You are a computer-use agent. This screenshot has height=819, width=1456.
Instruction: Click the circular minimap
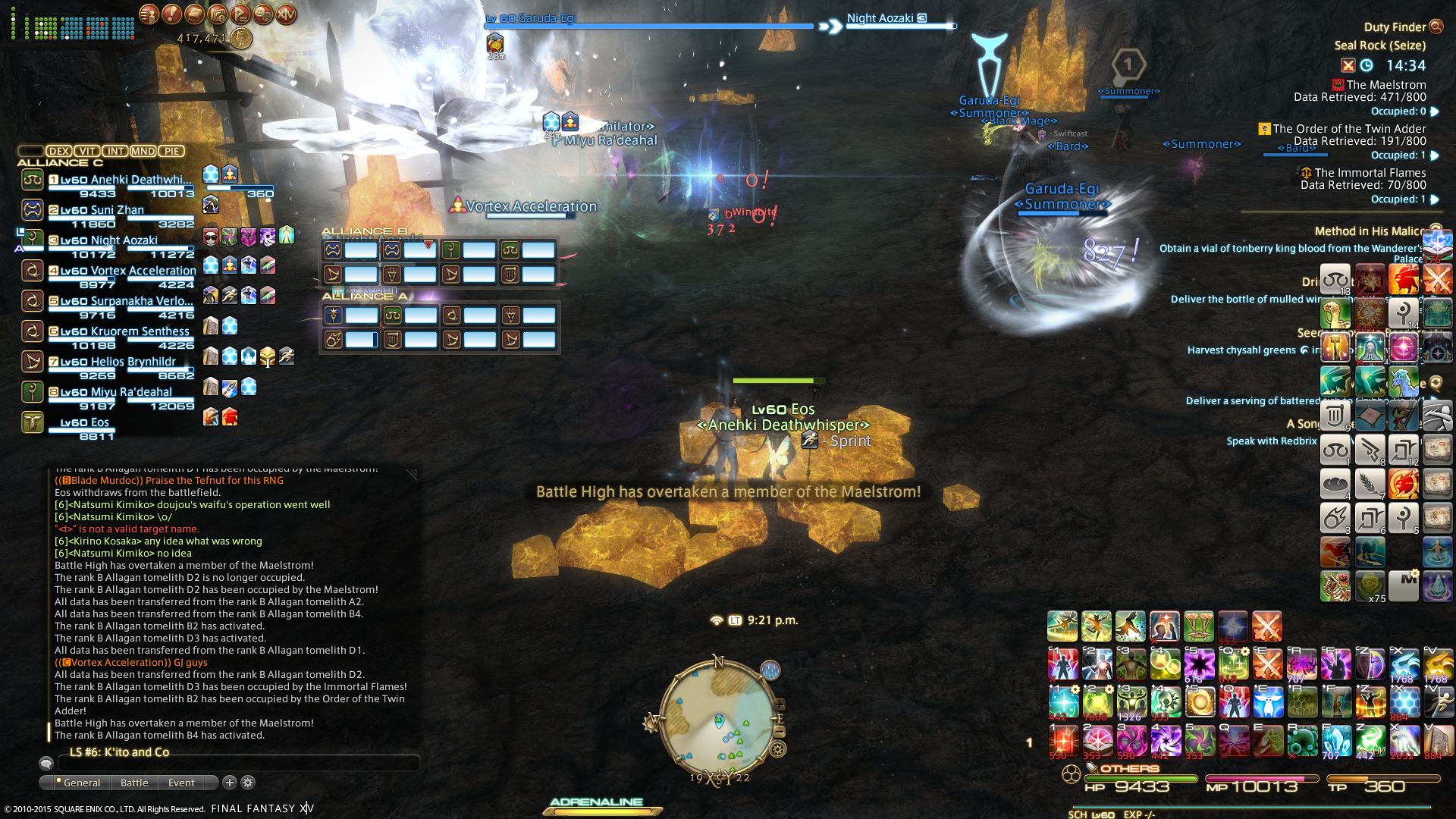coord(717,717)
